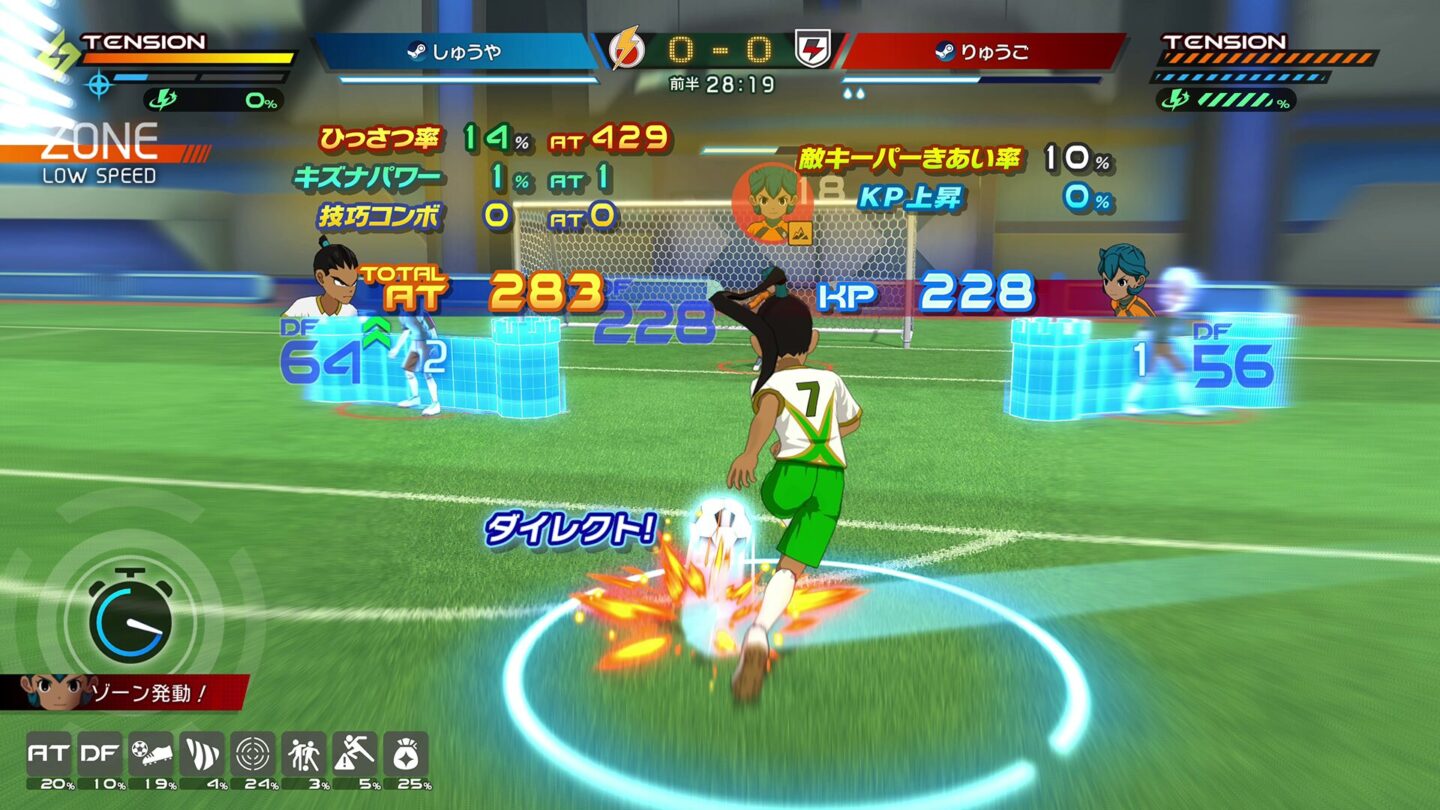This screenshot has width=1440, height=810.
Task: Select the DF defense stat icon
Action: pyautogui.click(x=99, y=752)
